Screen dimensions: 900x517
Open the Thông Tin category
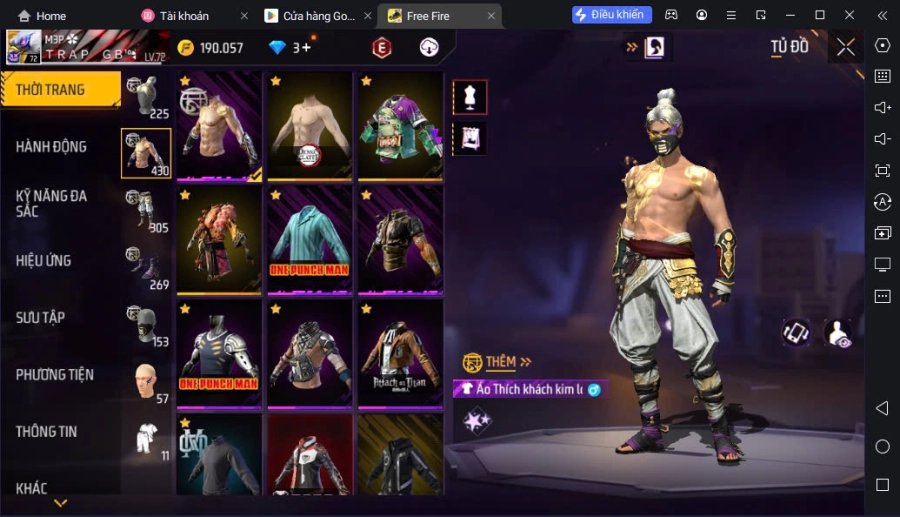tap(47, 431)
